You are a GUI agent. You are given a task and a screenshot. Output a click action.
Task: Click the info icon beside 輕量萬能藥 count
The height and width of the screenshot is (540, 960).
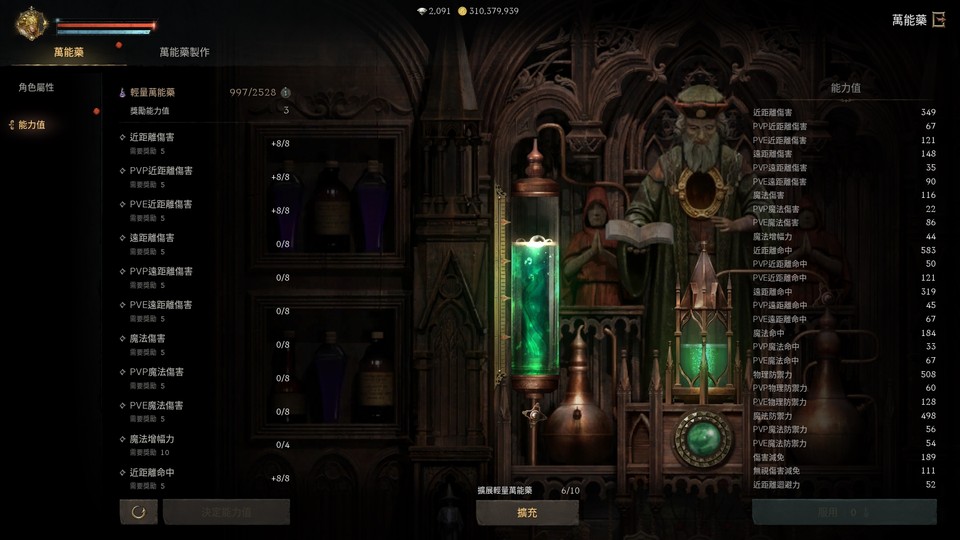pyautogui.click(x=286, y=92)
